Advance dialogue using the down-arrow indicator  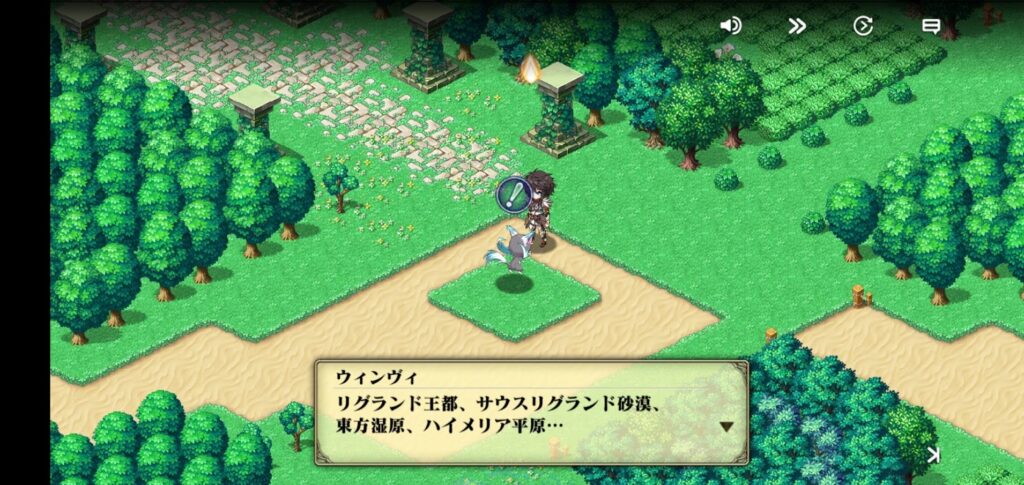click(x=727, y=426)
